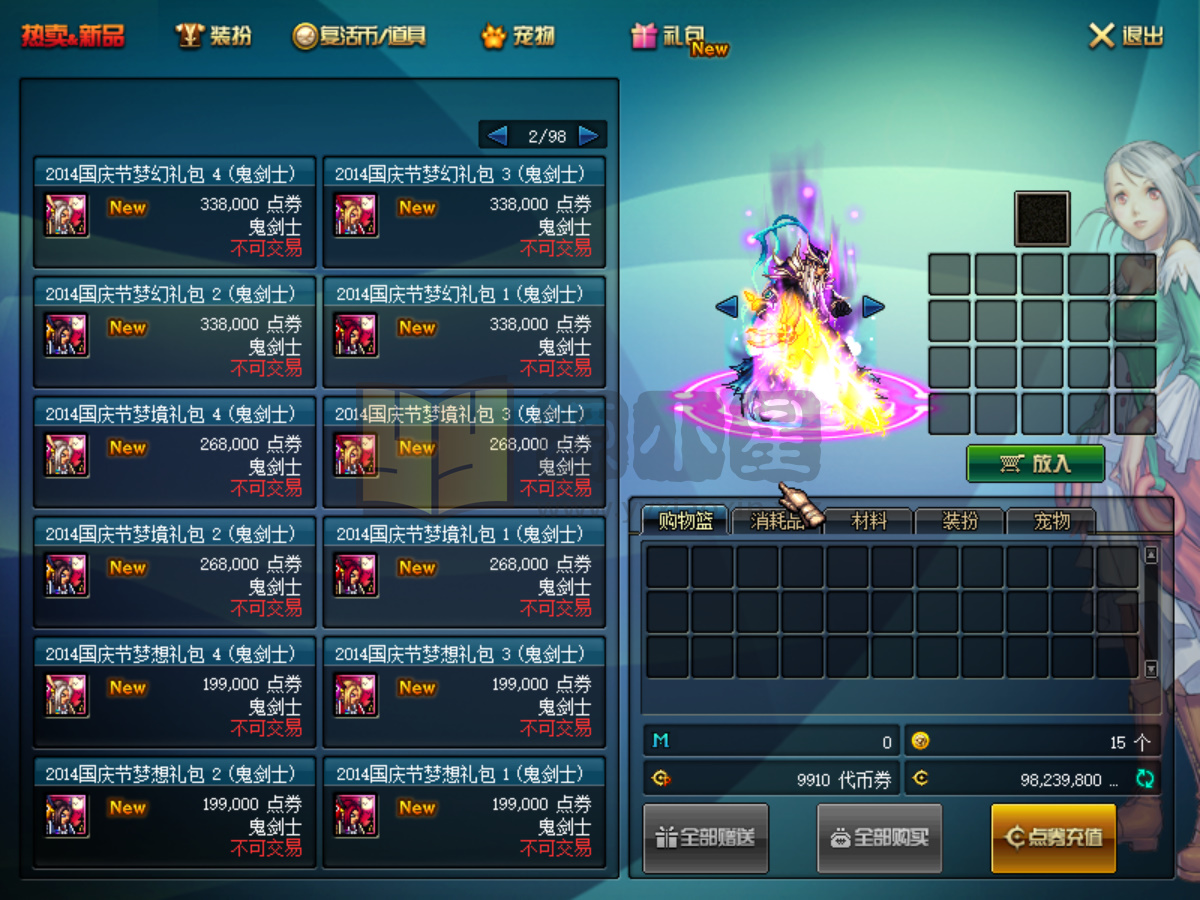Rotate character preview with the right arrow
This screenshot has width=1200, height=900.
click(873, 307)
